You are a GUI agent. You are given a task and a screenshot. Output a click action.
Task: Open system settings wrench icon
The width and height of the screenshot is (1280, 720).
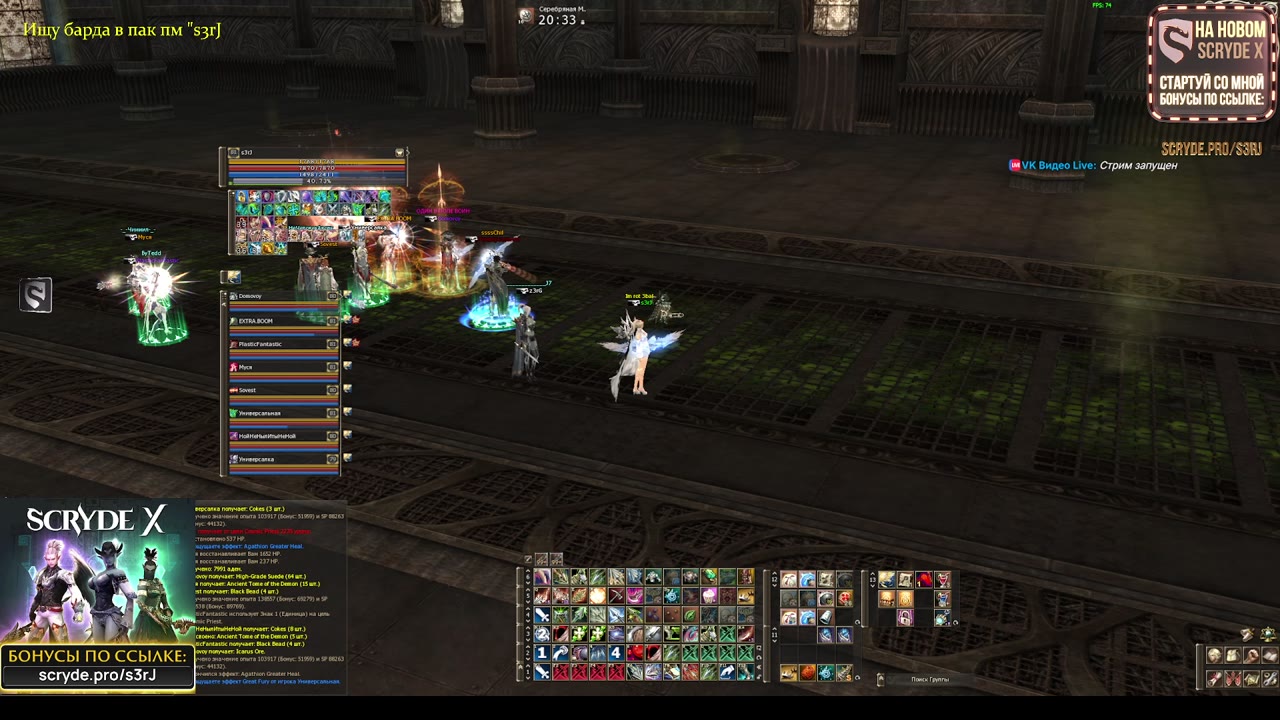point(1270,679)
